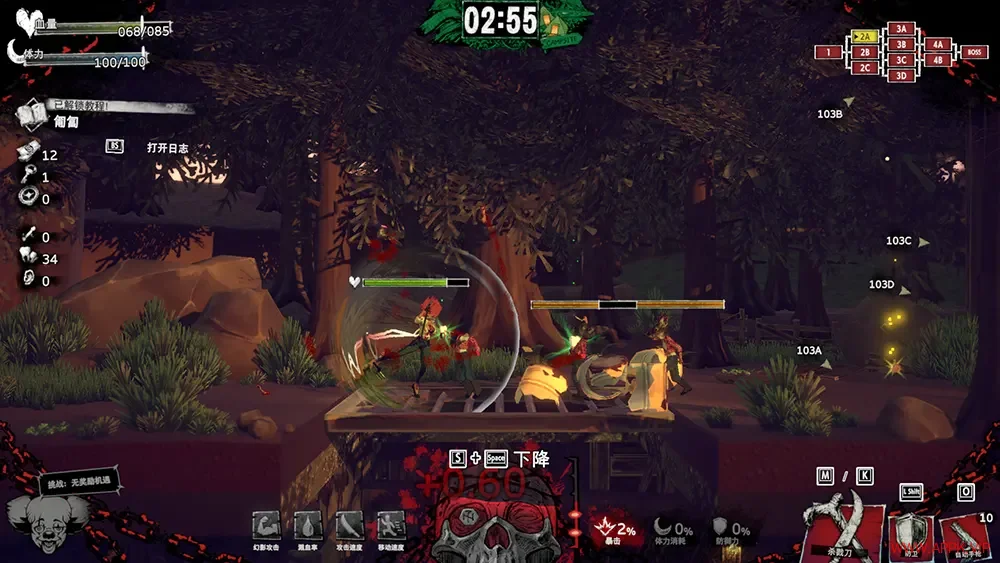Select the 黑血率 blood drop buff icon
Screen dimensions: 1000x563
tap(307, 525)
